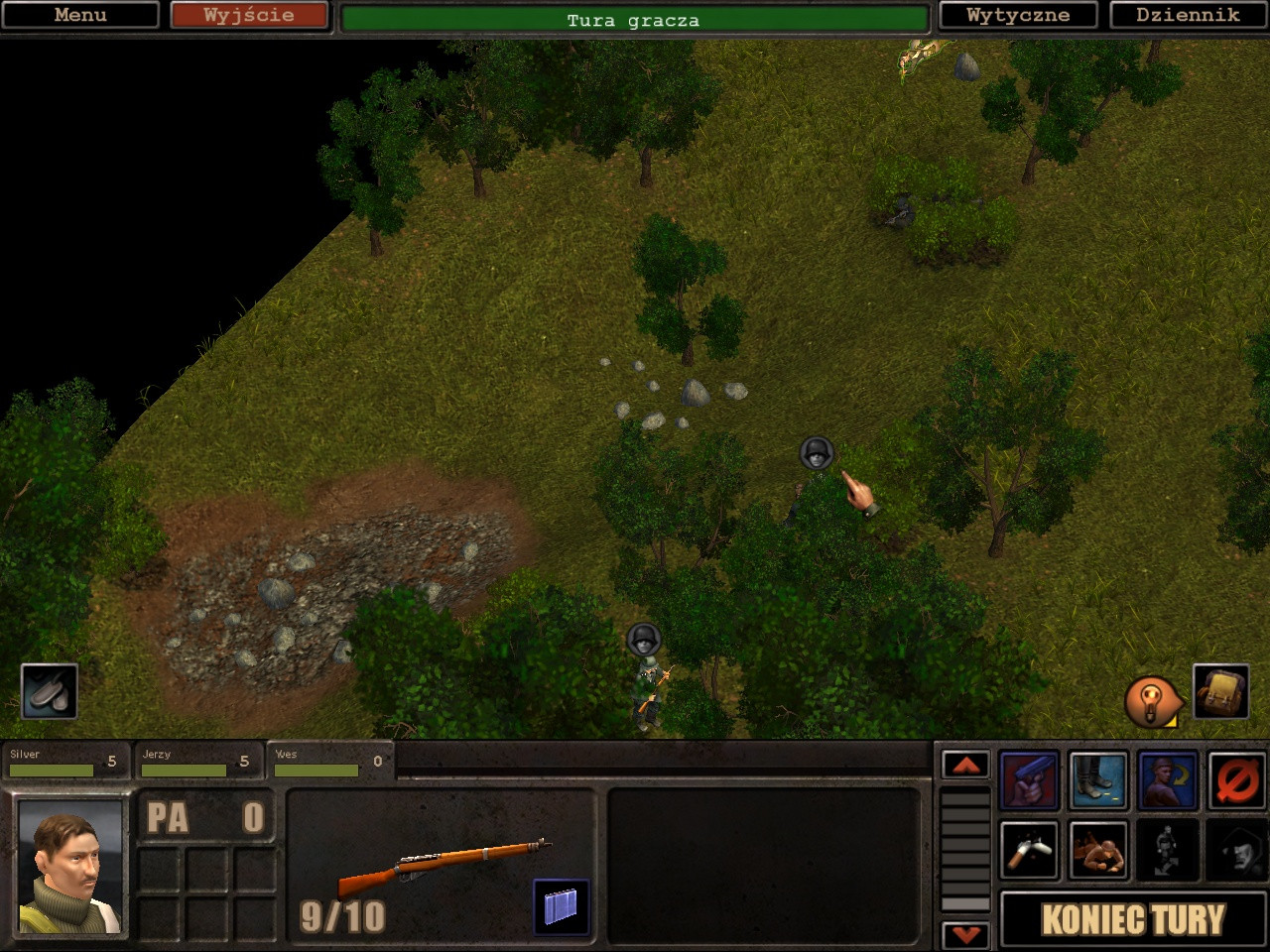Open the backpack inventory icon
Viewport: 1270px width, 952px height.
tap(1220, 691)
